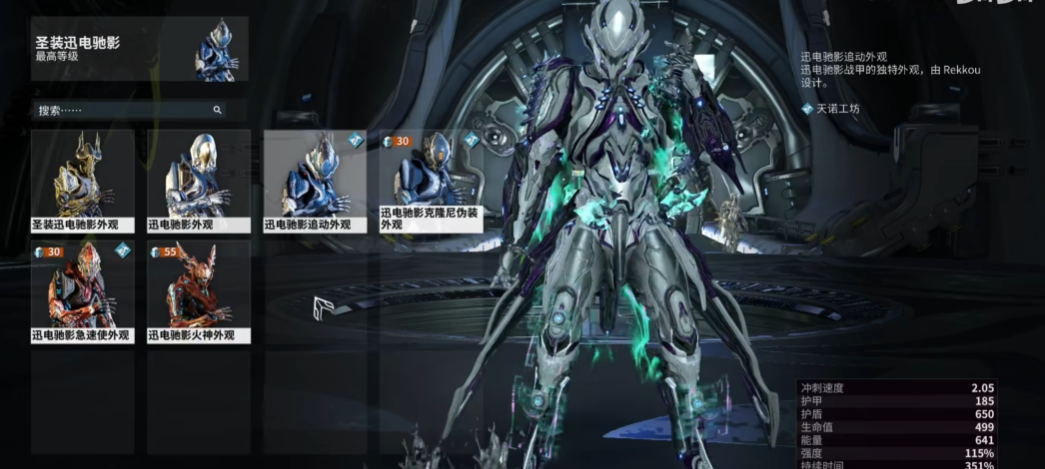Click the 圣装迅电驰影 header panel
Screen dimensions: 1045x469
139,48
